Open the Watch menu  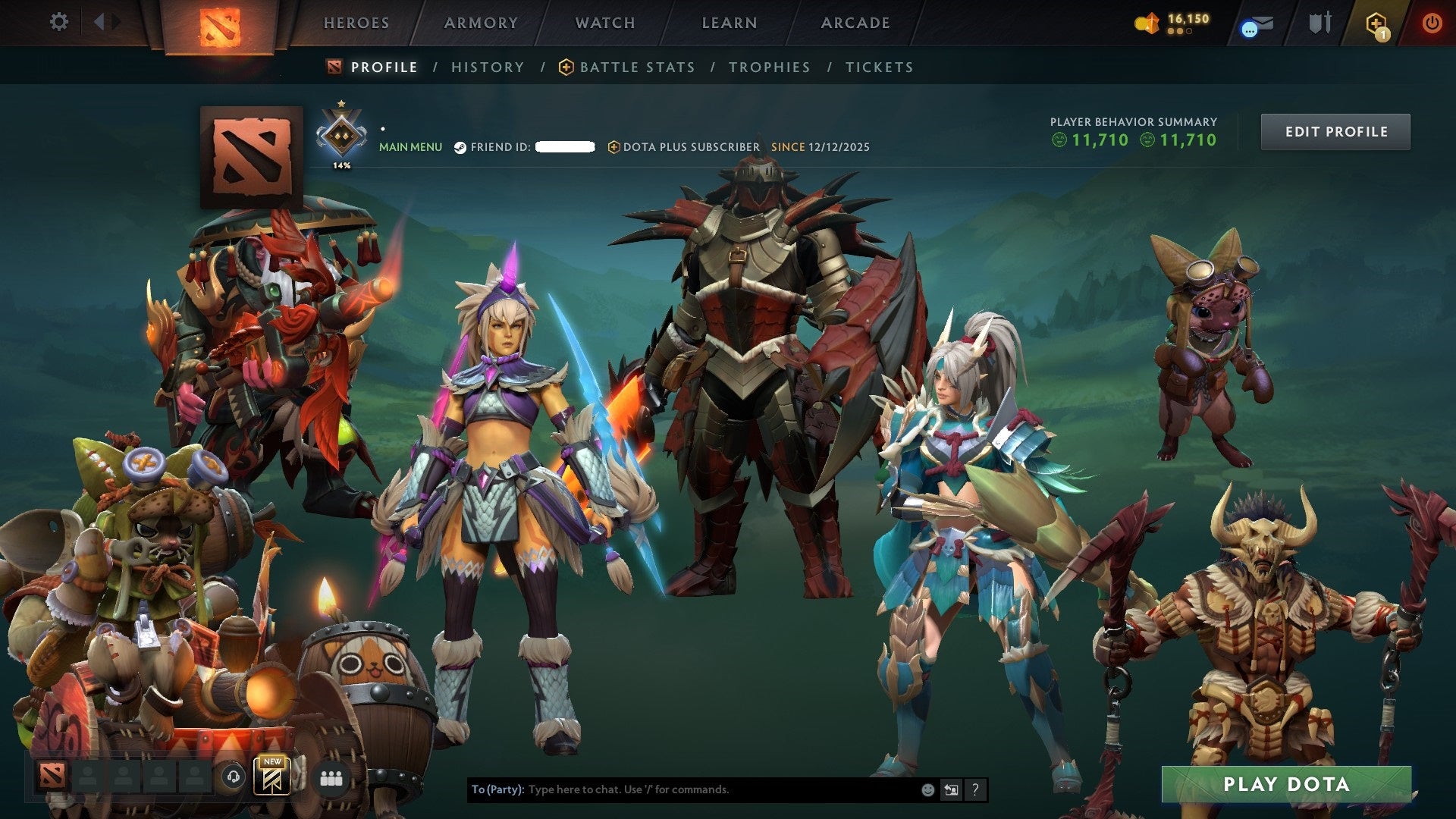(604, 22)
